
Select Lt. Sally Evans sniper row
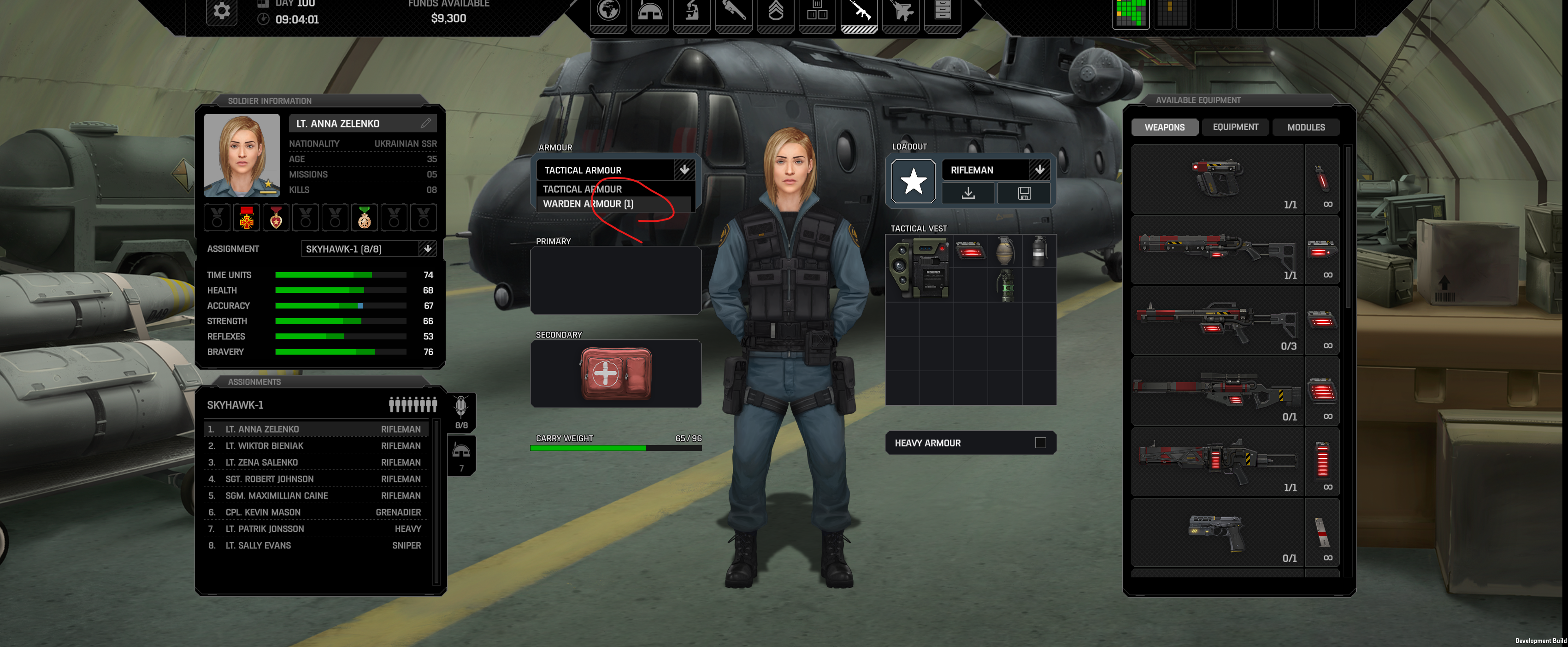[x=315, y=545]
